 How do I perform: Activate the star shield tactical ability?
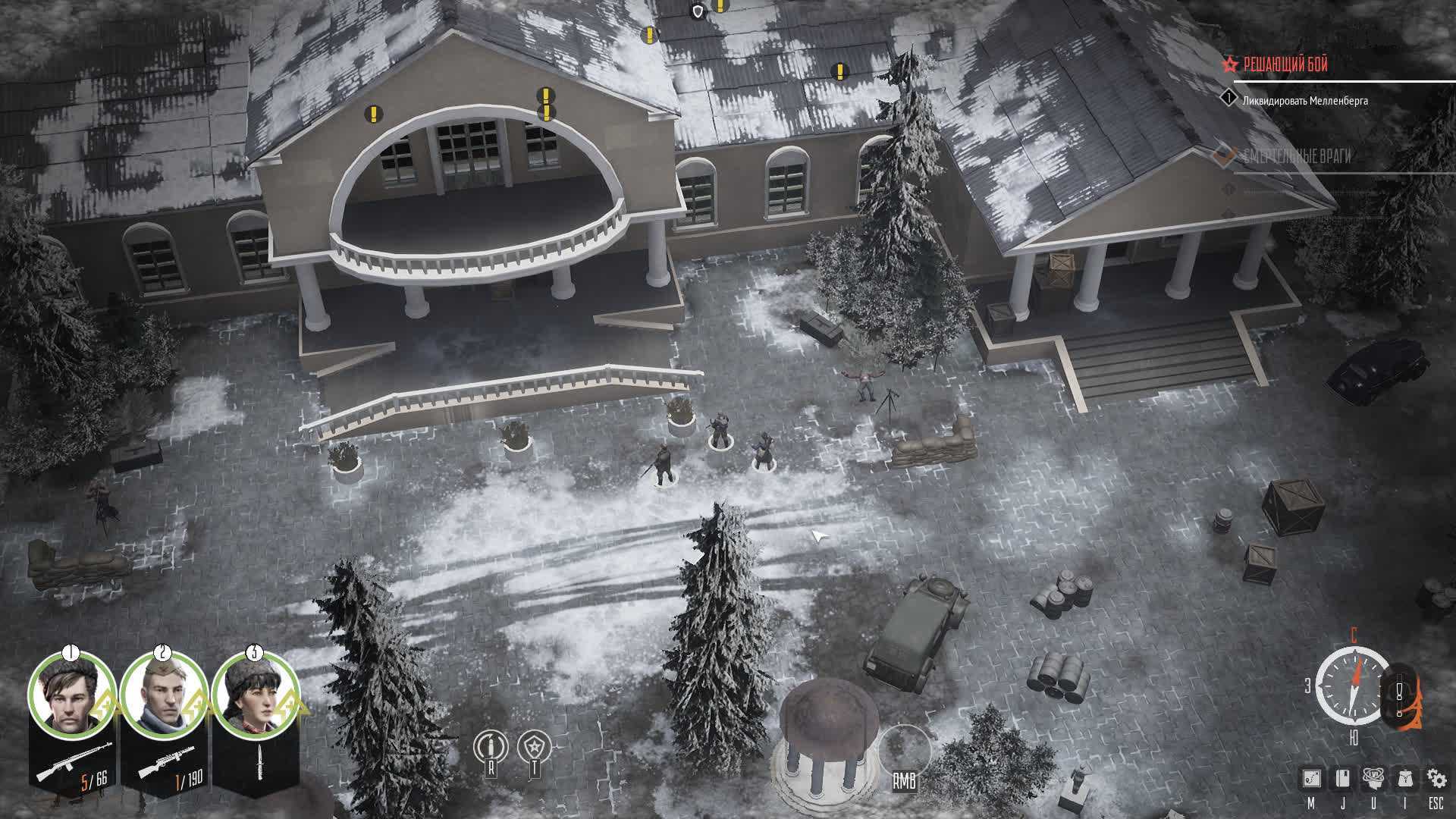pos(534,747)
